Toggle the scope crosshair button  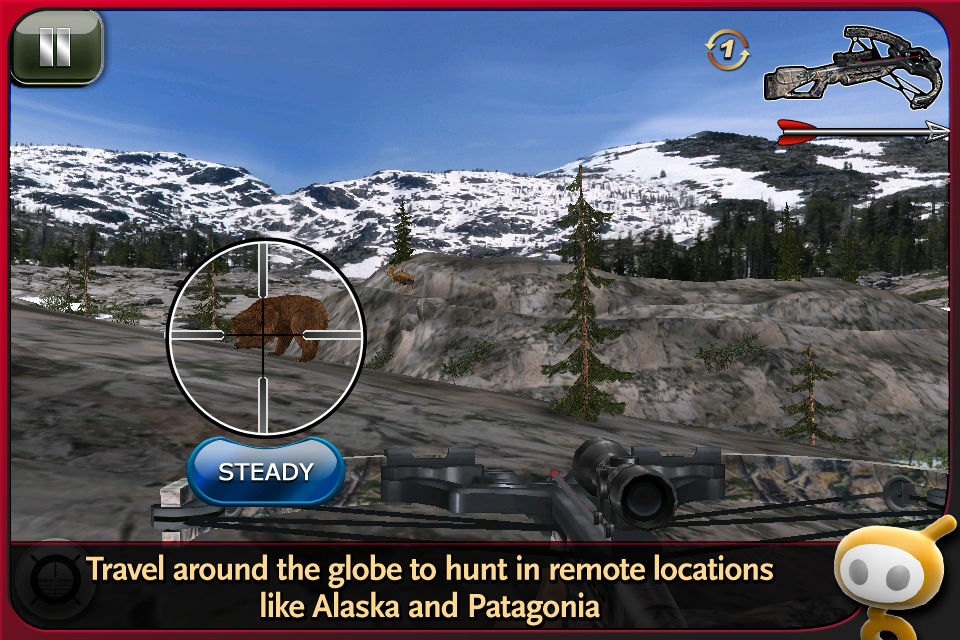point(49,582)
